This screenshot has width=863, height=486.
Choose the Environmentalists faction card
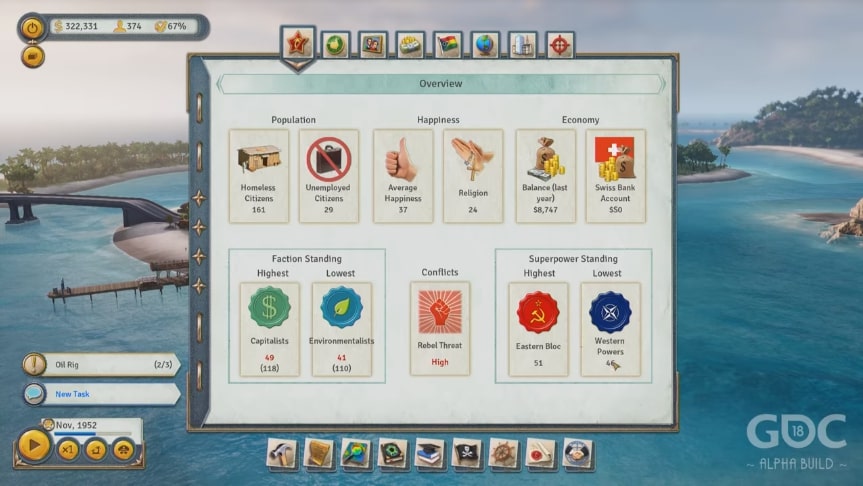pyautogui.click(x=341, y=329)
